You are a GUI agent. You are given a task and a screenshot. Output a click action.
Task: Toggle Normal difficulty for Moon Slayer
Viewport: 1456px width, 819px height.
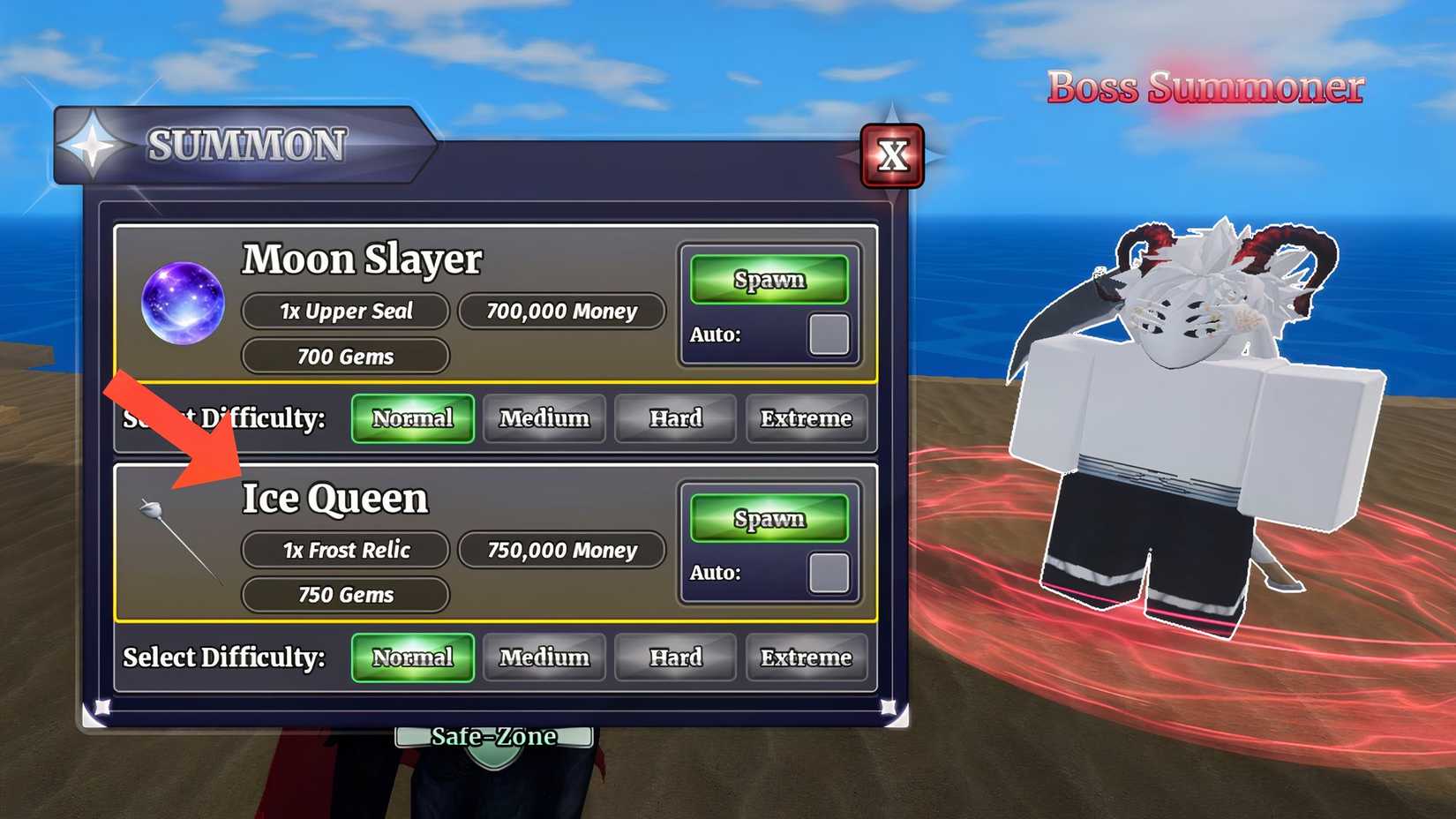click(x=412, y=418)
